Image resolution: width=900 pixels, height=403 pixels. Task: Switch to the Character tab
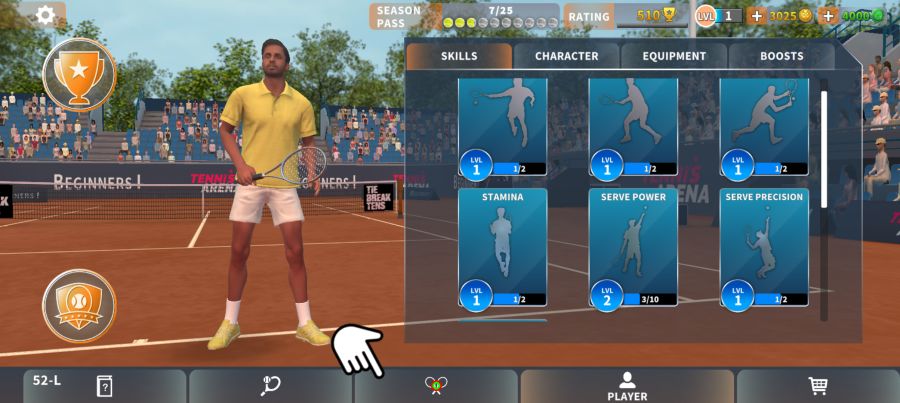pos(566,56)
